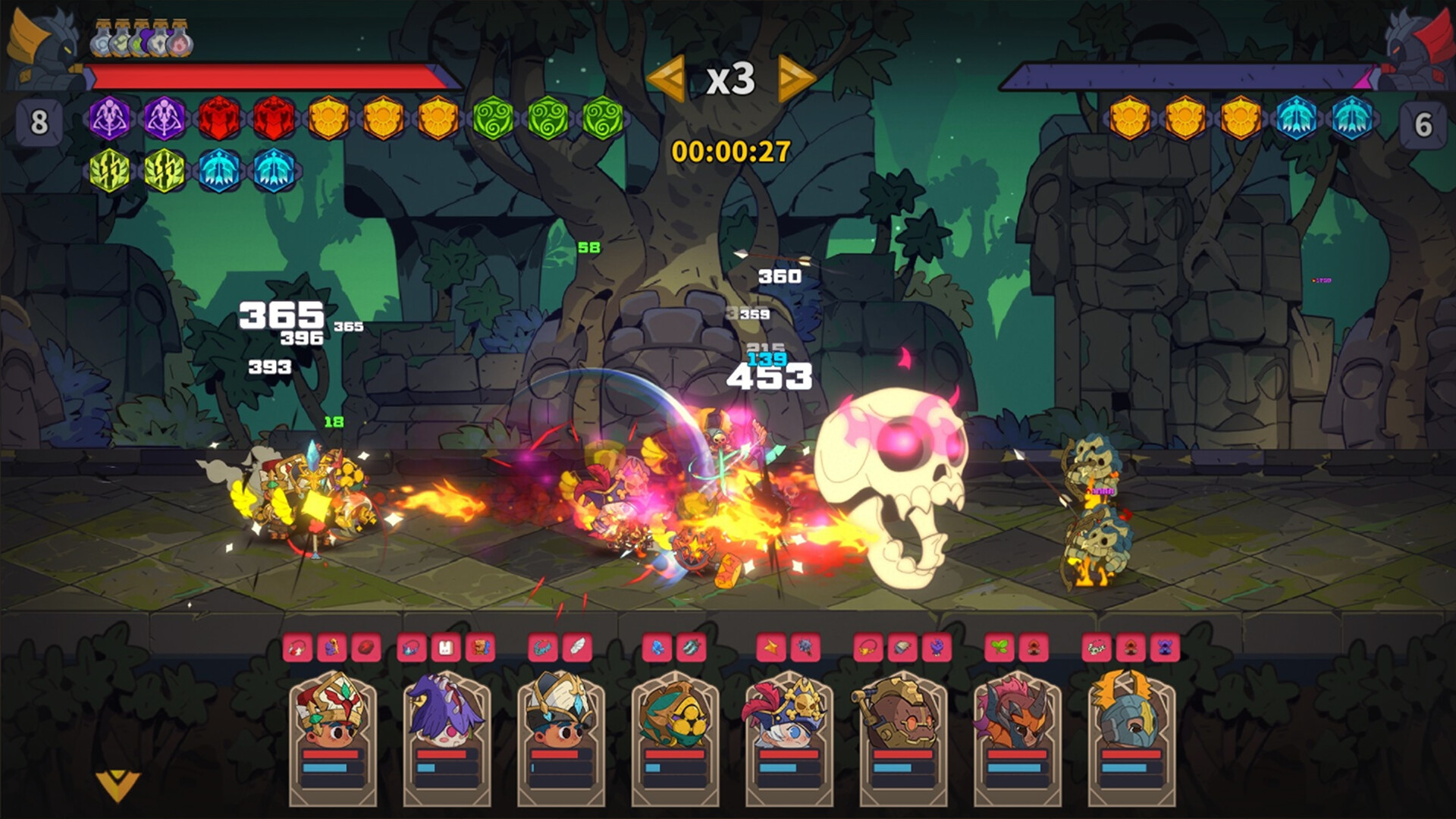This screenshot has height=819, width=1456.
Task: Inspect the green sprout item icon
Action: coord(999,648)
